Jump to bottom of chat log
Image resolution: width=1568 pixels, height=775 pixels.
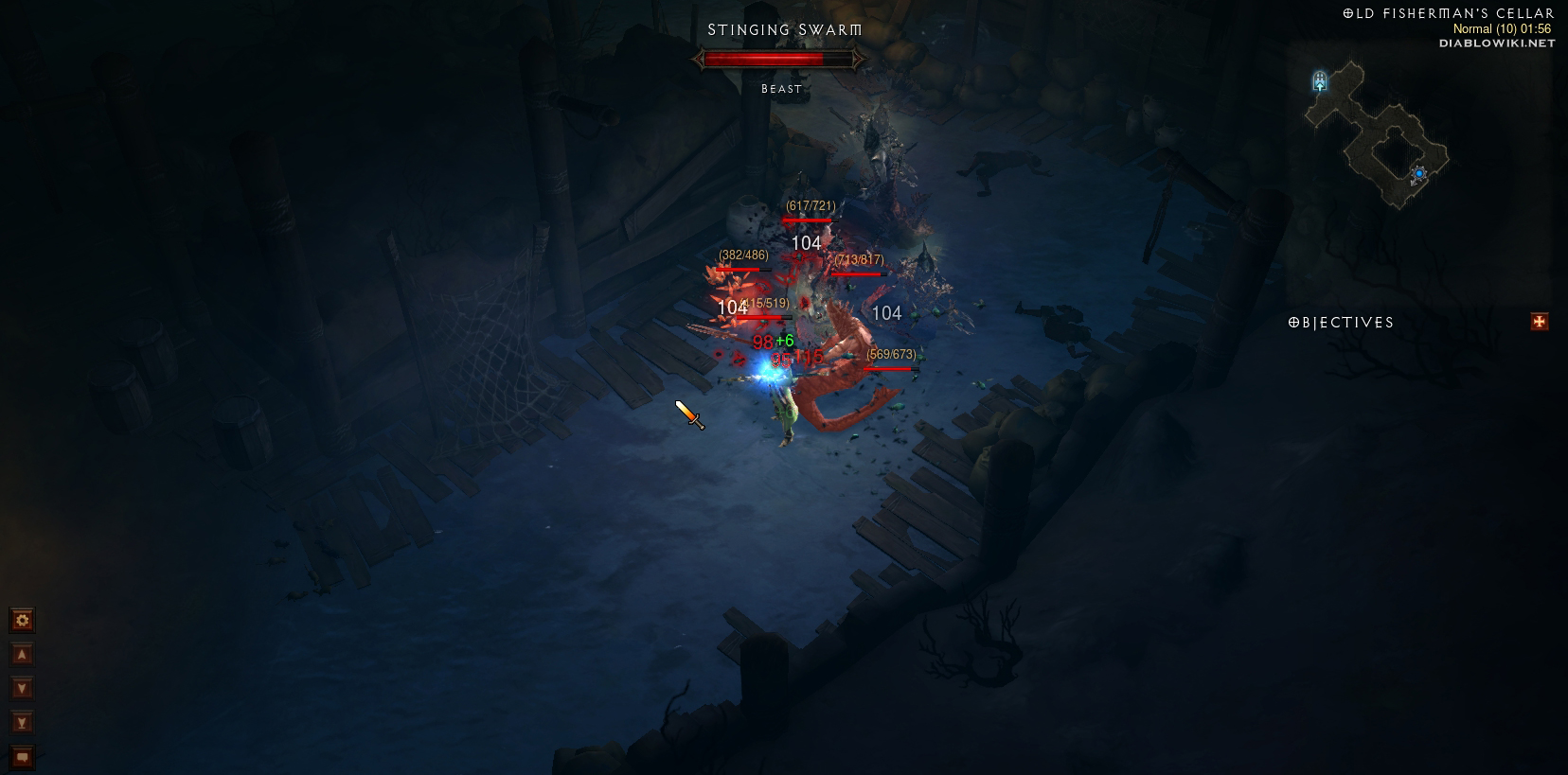point(22,723)
